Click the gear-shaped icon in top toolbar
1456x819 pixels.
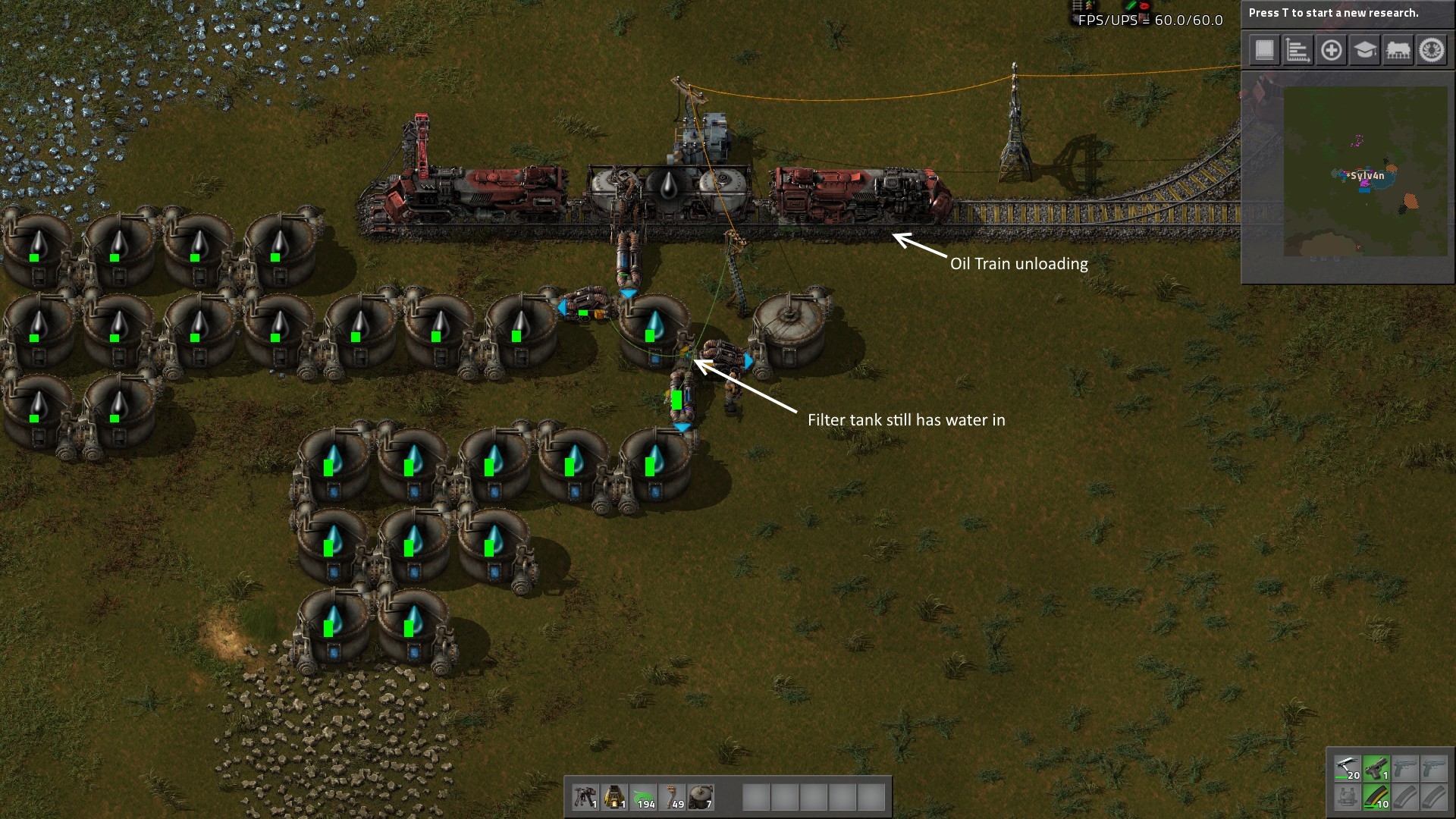(1432, 51)
